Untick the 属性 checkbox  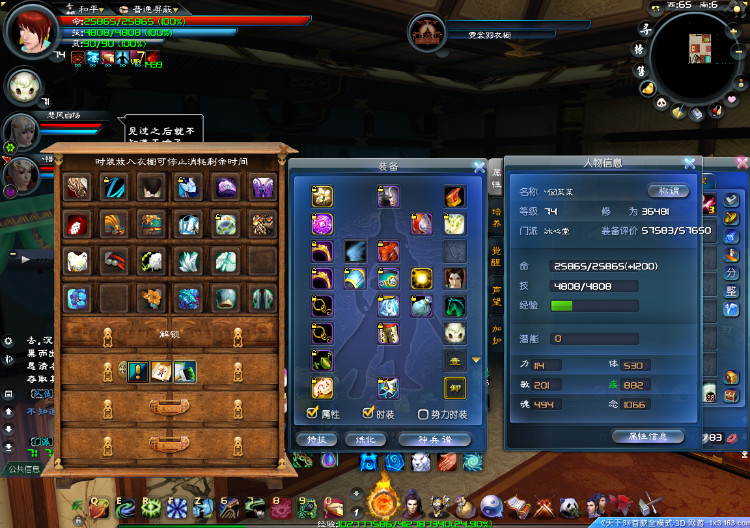tap(314, 414)
